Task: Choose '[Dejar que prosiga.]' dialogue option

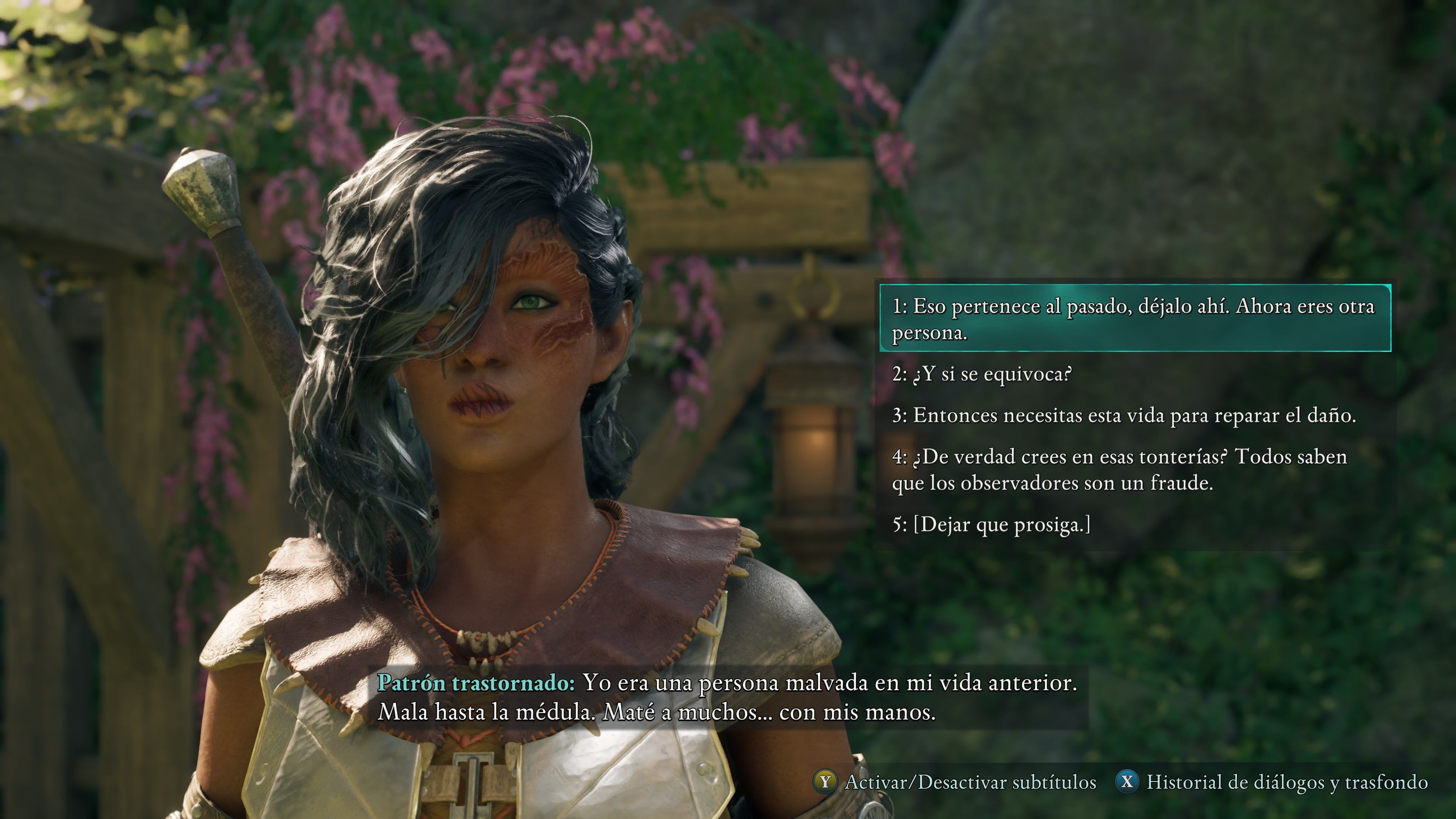Action: point(992,524)
